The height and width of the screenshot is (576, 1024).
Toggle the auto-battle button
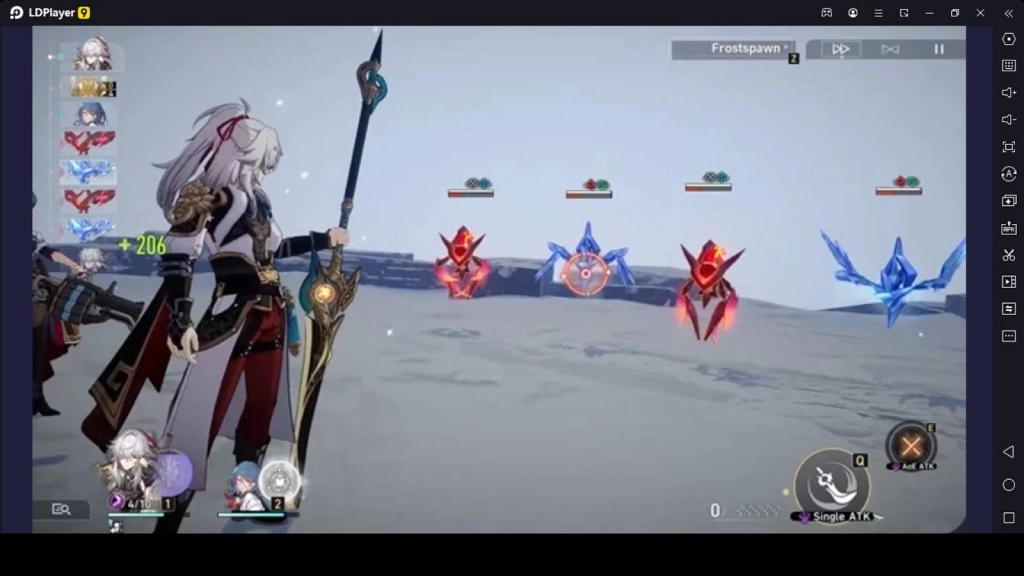[x=890, y=49]
